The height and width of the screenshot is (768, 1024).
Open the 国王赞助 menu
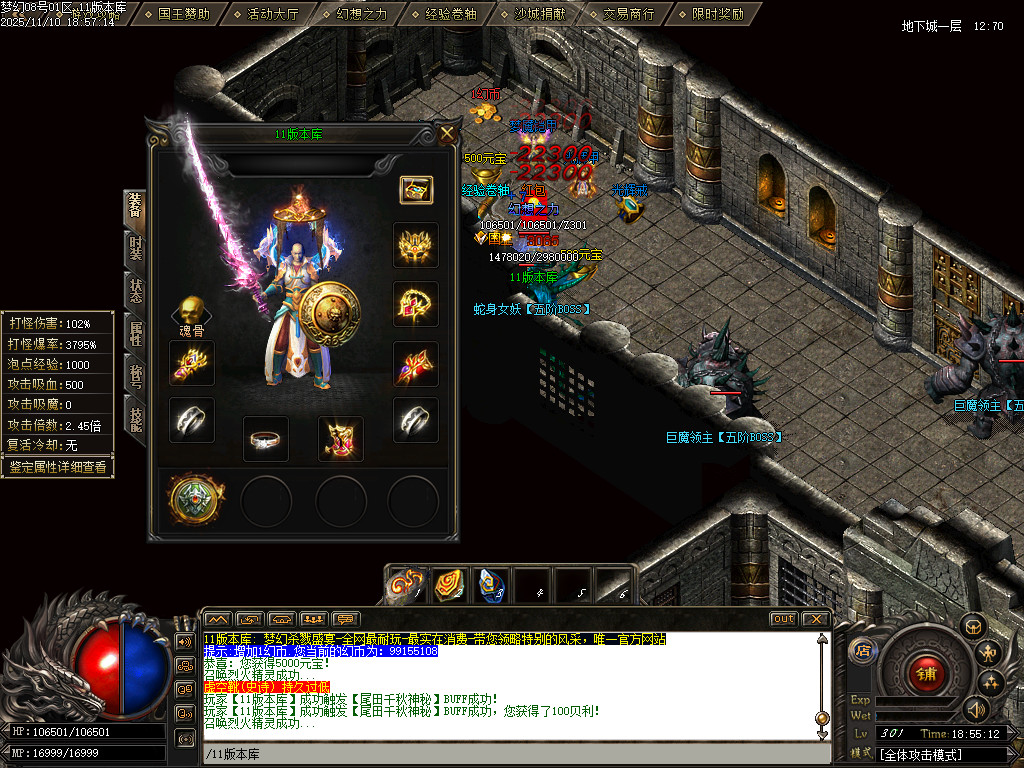click(184, 14)
